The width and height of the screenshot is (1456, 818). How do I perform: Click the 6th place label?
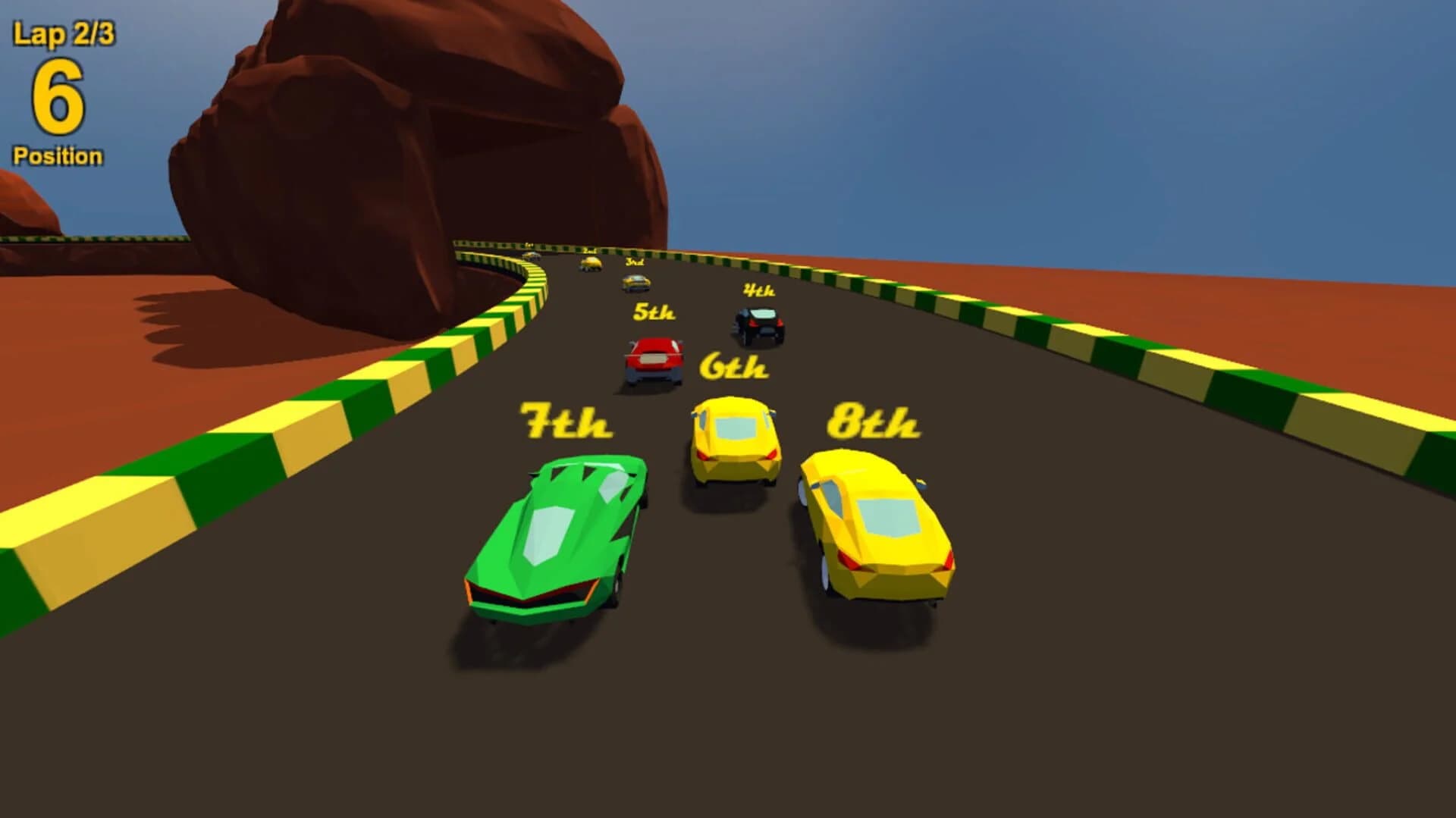(736, 366)
